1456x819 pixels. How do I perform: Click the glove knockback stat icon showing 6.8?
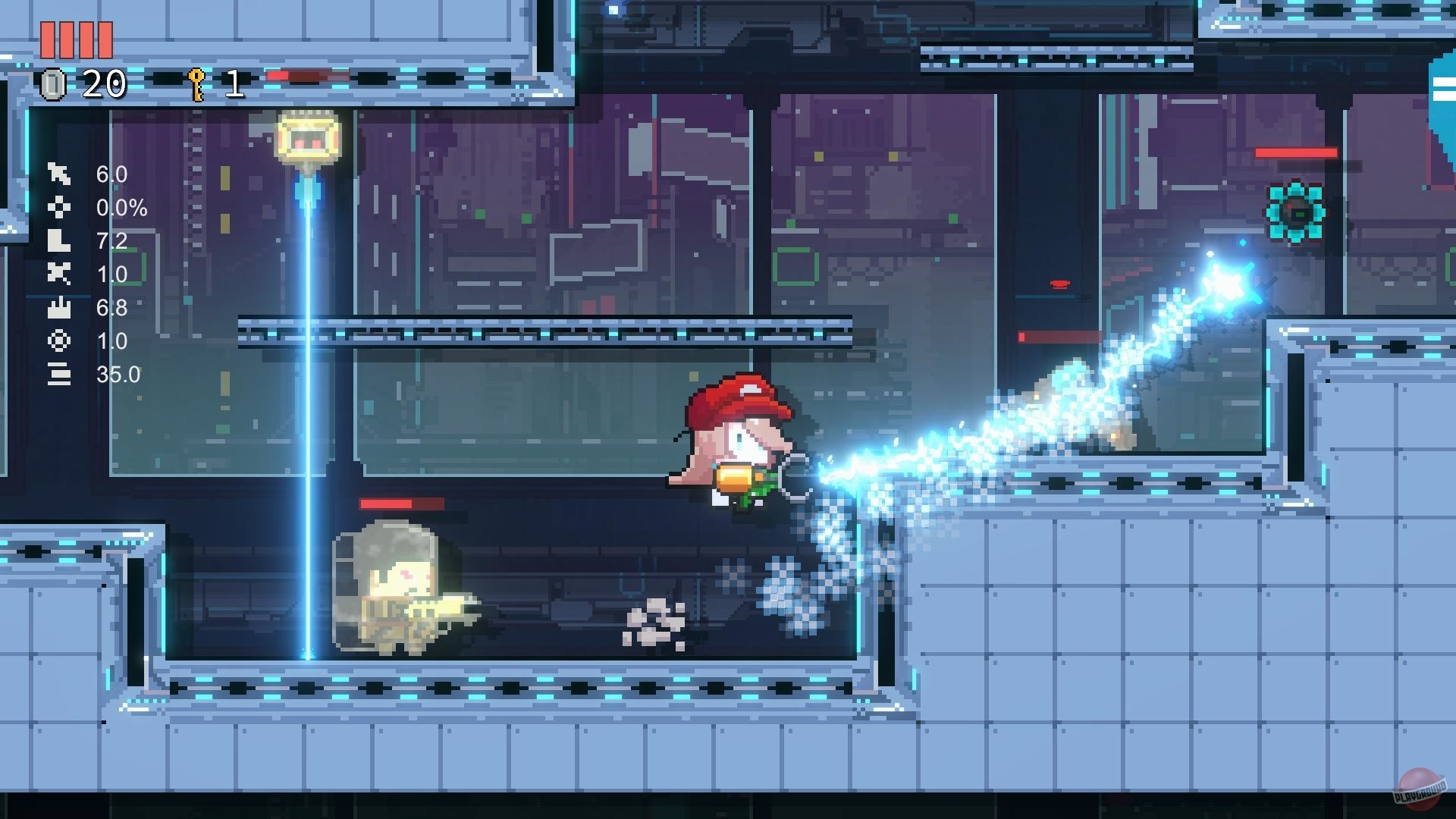coord(59,308)
